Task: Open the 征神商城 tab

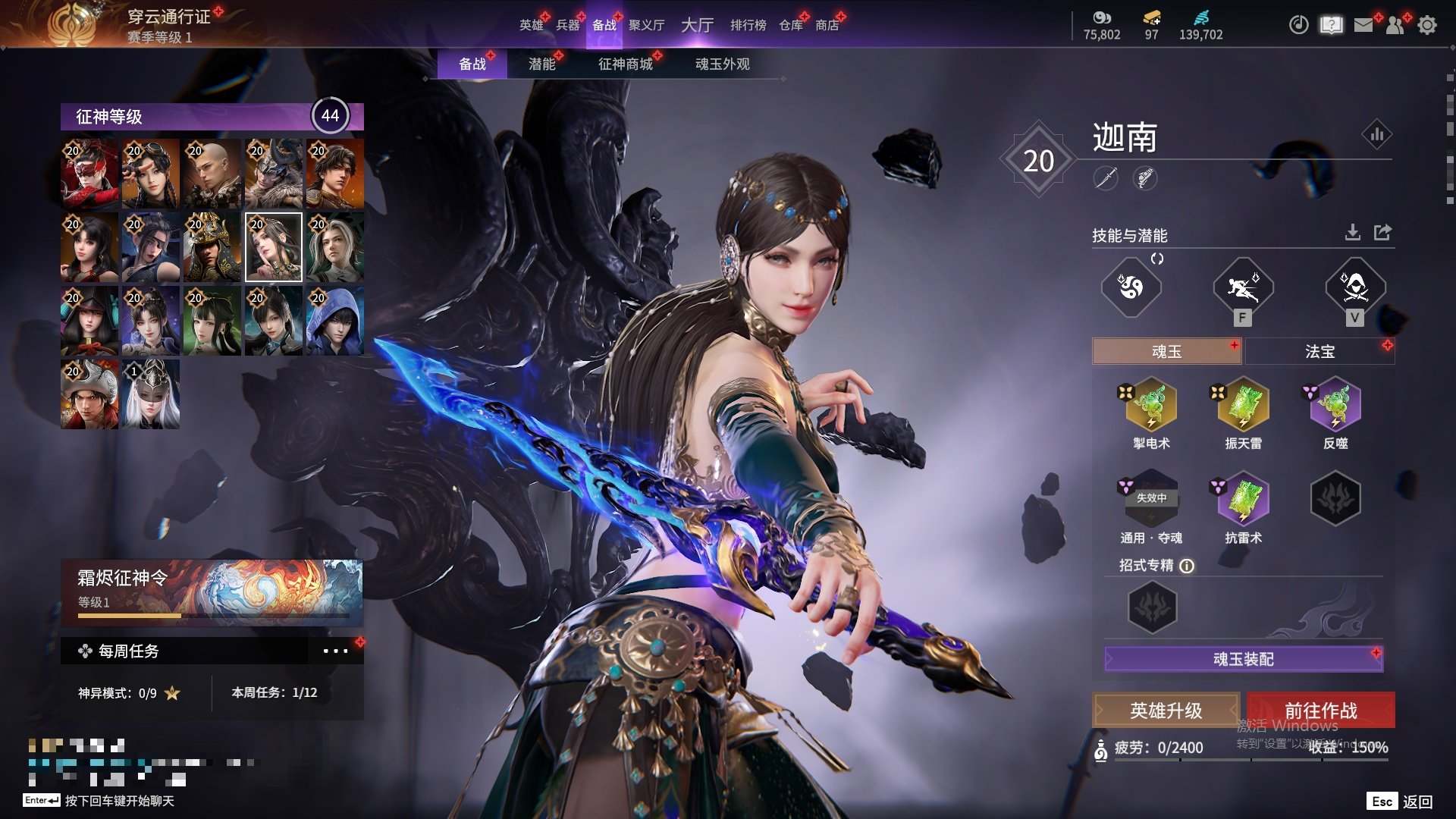Action: (625, 64)
